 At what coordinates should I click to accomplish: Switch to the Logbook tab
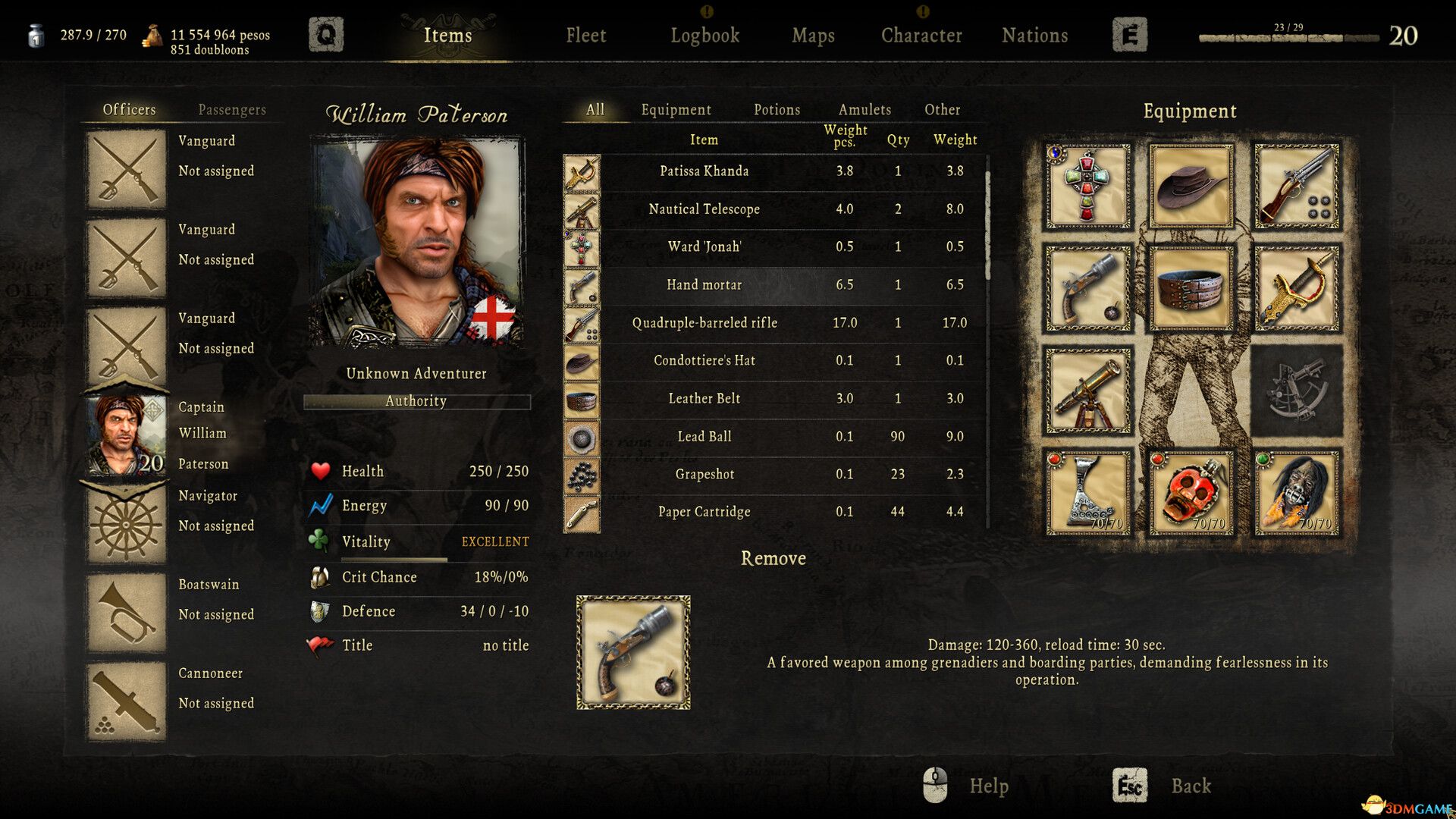(x=704, y=36)
